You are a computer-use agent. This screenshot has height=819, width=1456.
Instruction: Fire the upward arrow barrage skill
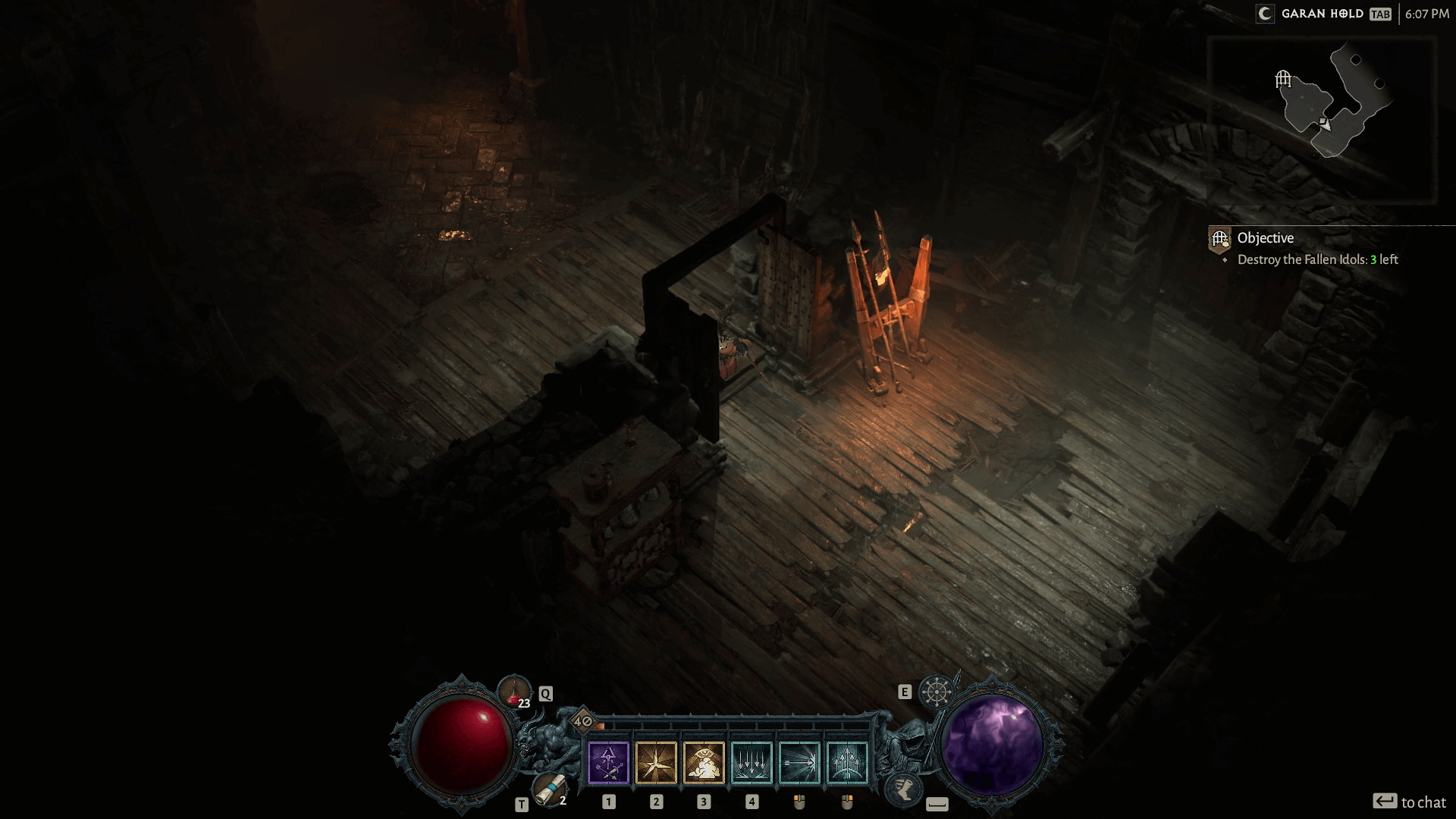(847, 762)
